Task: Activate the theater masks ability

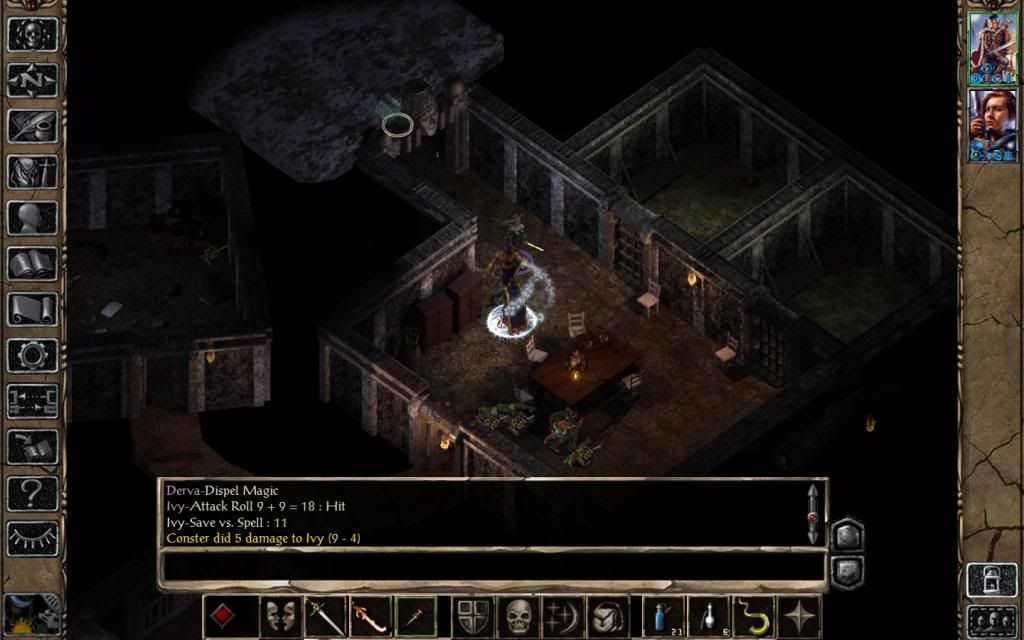Action: [280, 616]
